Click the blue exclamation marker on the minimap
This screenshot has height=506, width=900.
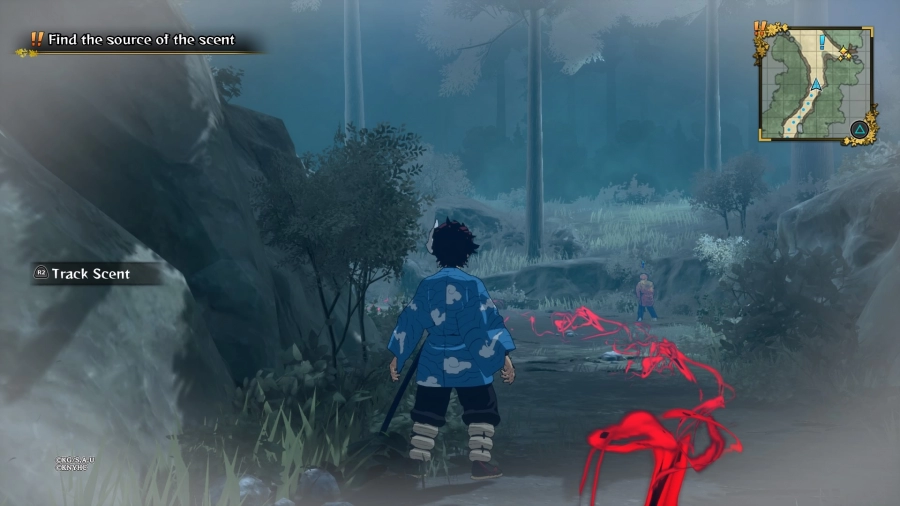pyautogui.click(x=822, y=42)
